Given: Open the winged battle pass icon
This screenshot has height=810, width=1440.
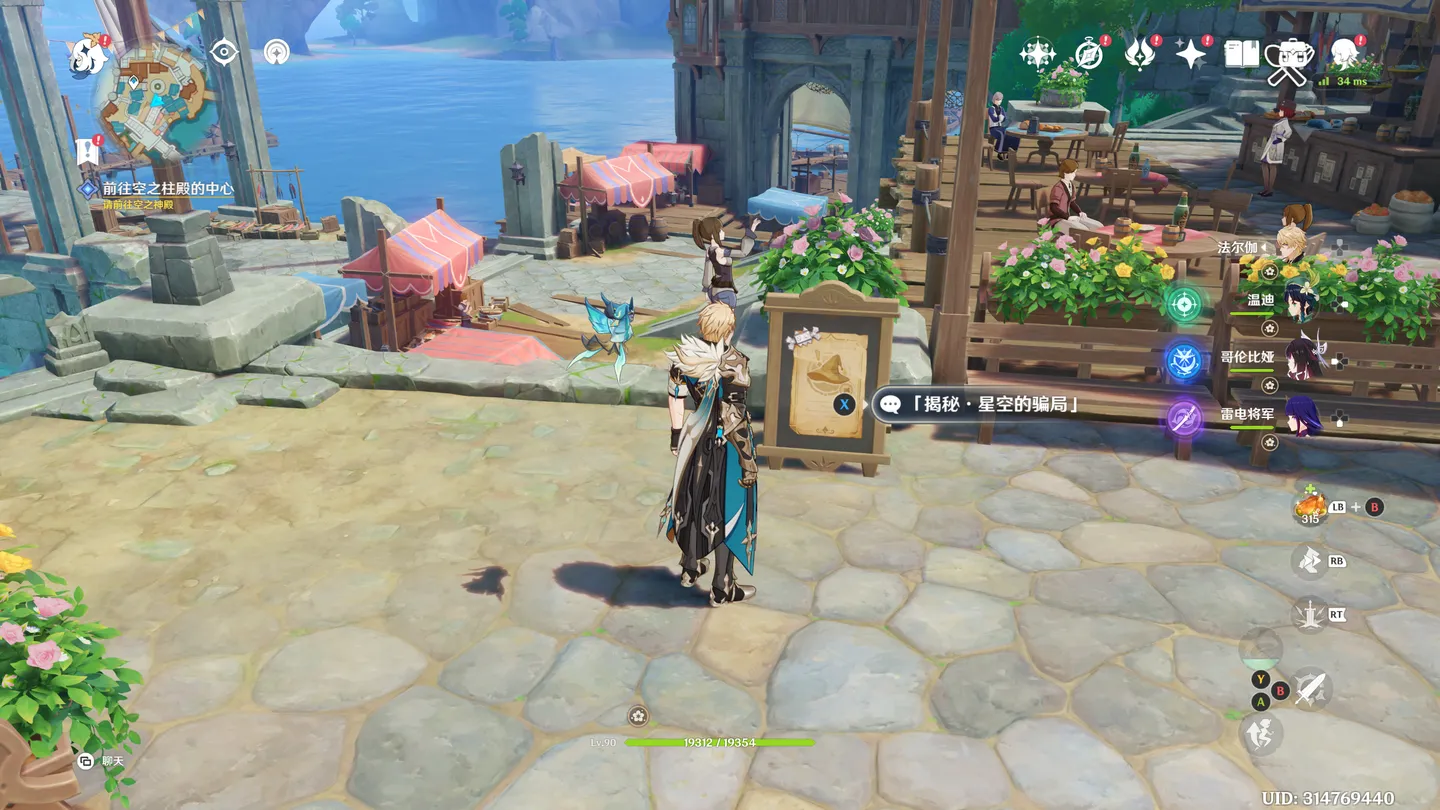Looking at the screenshot, I should point(1139,54).
